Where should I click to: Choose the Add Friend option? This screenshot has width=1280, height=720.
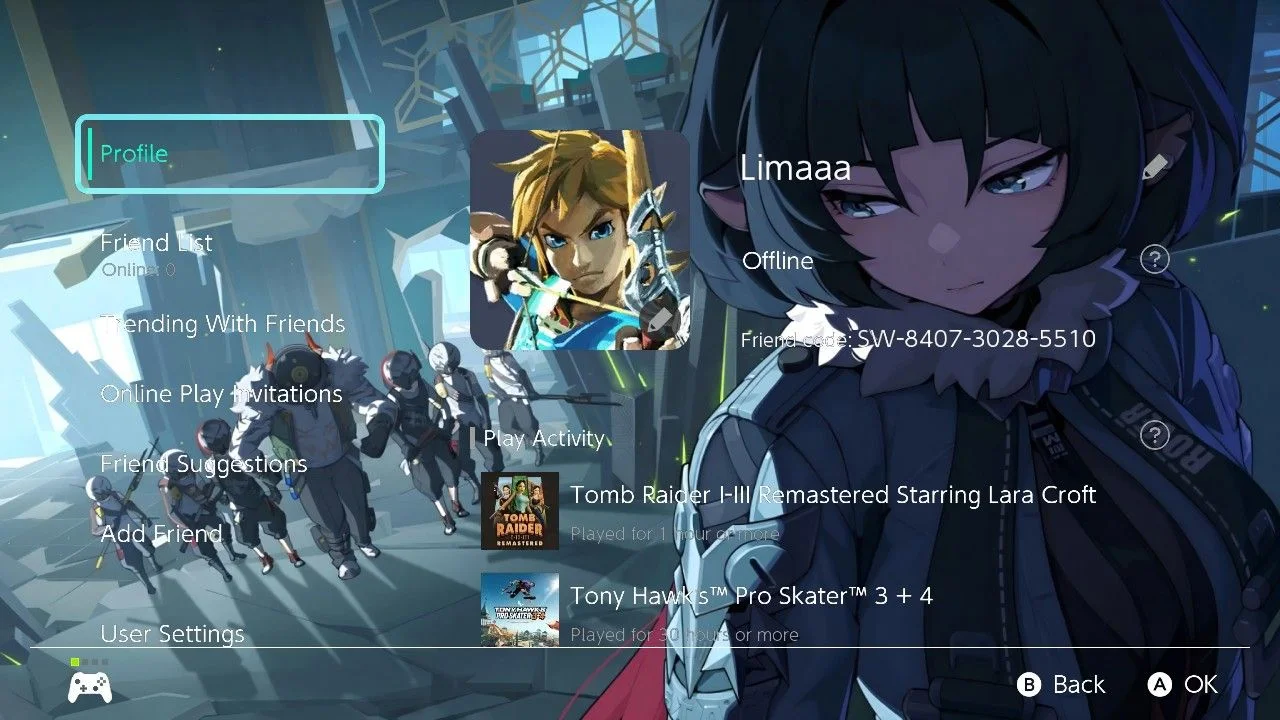coord(161,534)
